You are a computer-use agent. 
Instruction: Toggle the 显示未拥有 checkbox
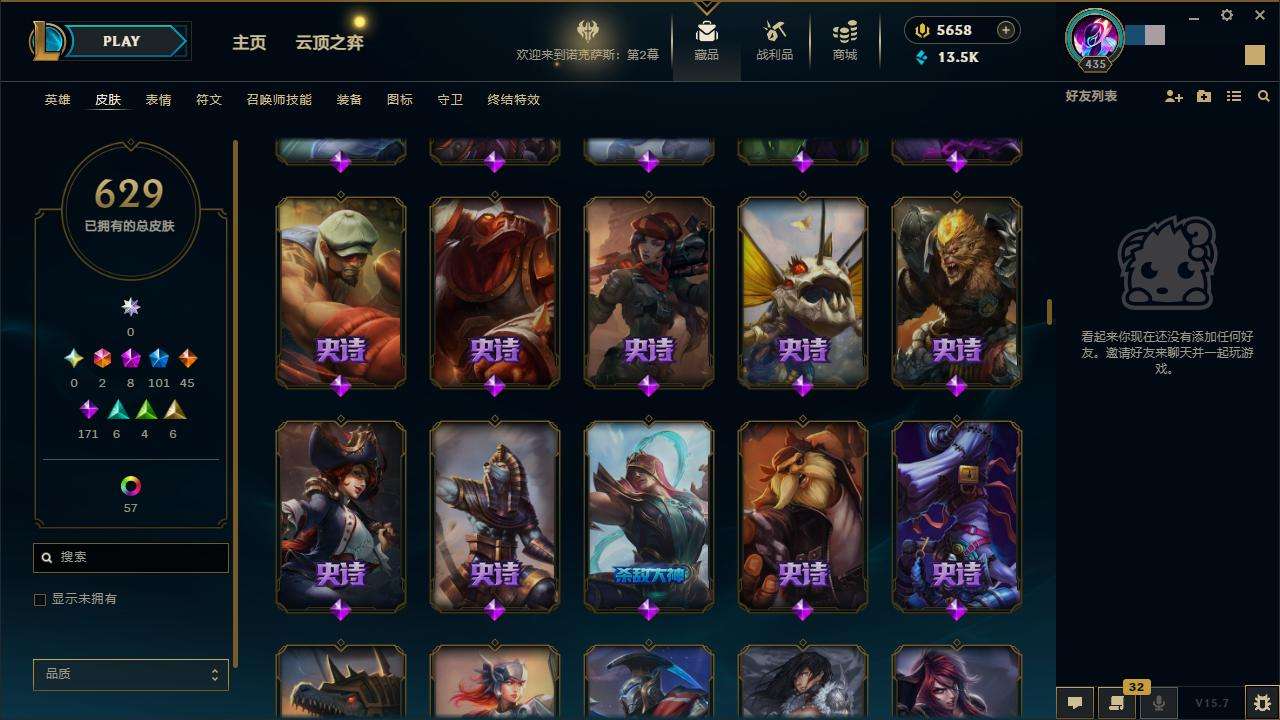tap(40, 600)
